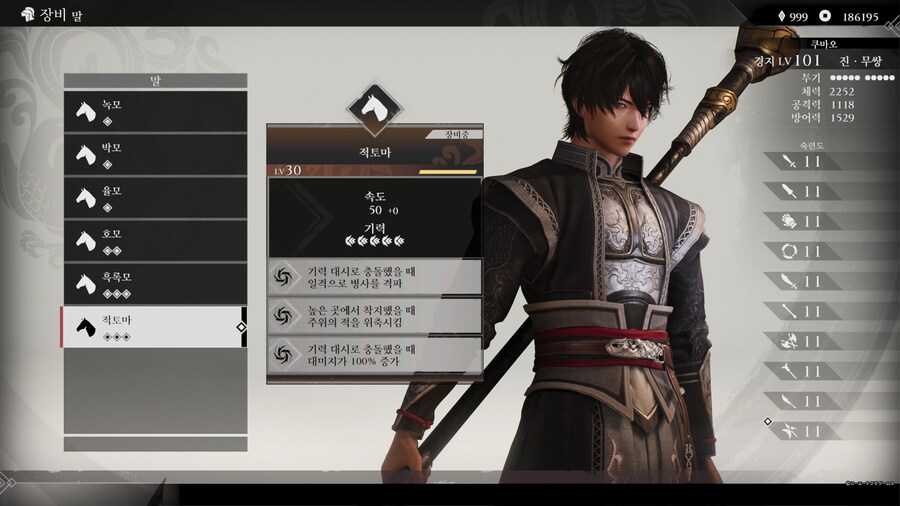Pick the 호모 horse row

point(155,240)
